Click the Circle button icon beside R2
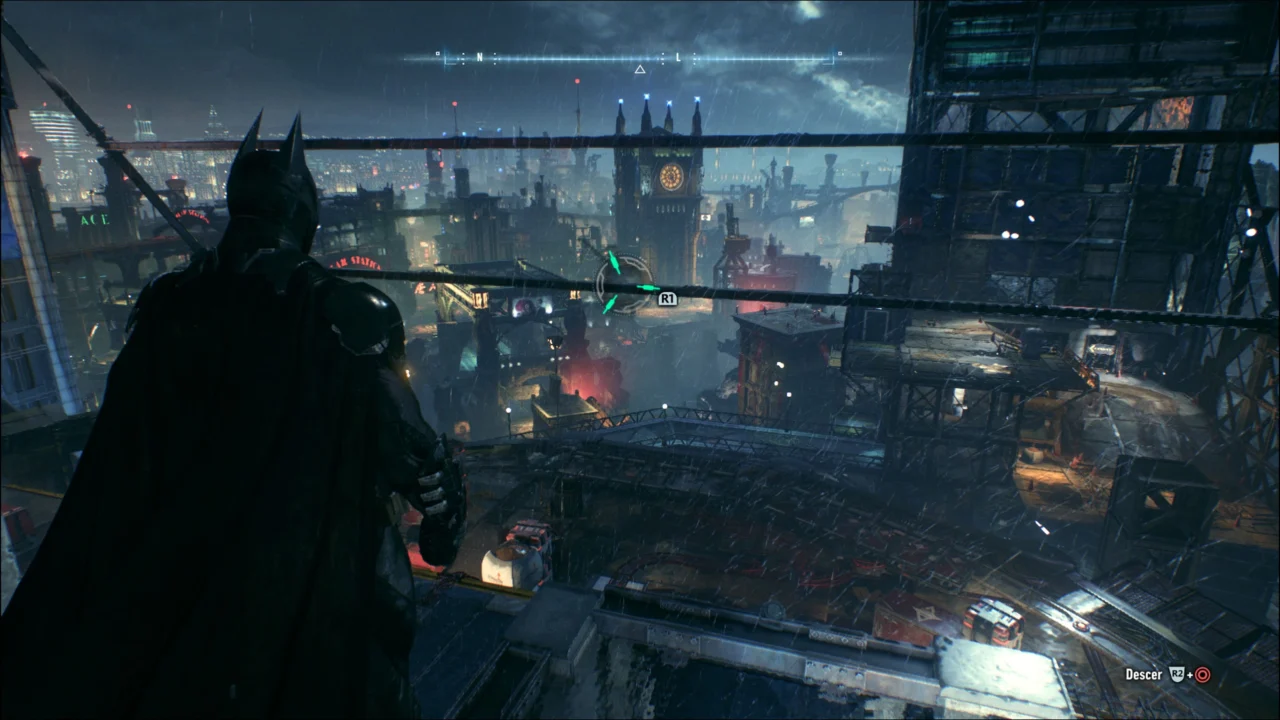 coord(1202,674)
